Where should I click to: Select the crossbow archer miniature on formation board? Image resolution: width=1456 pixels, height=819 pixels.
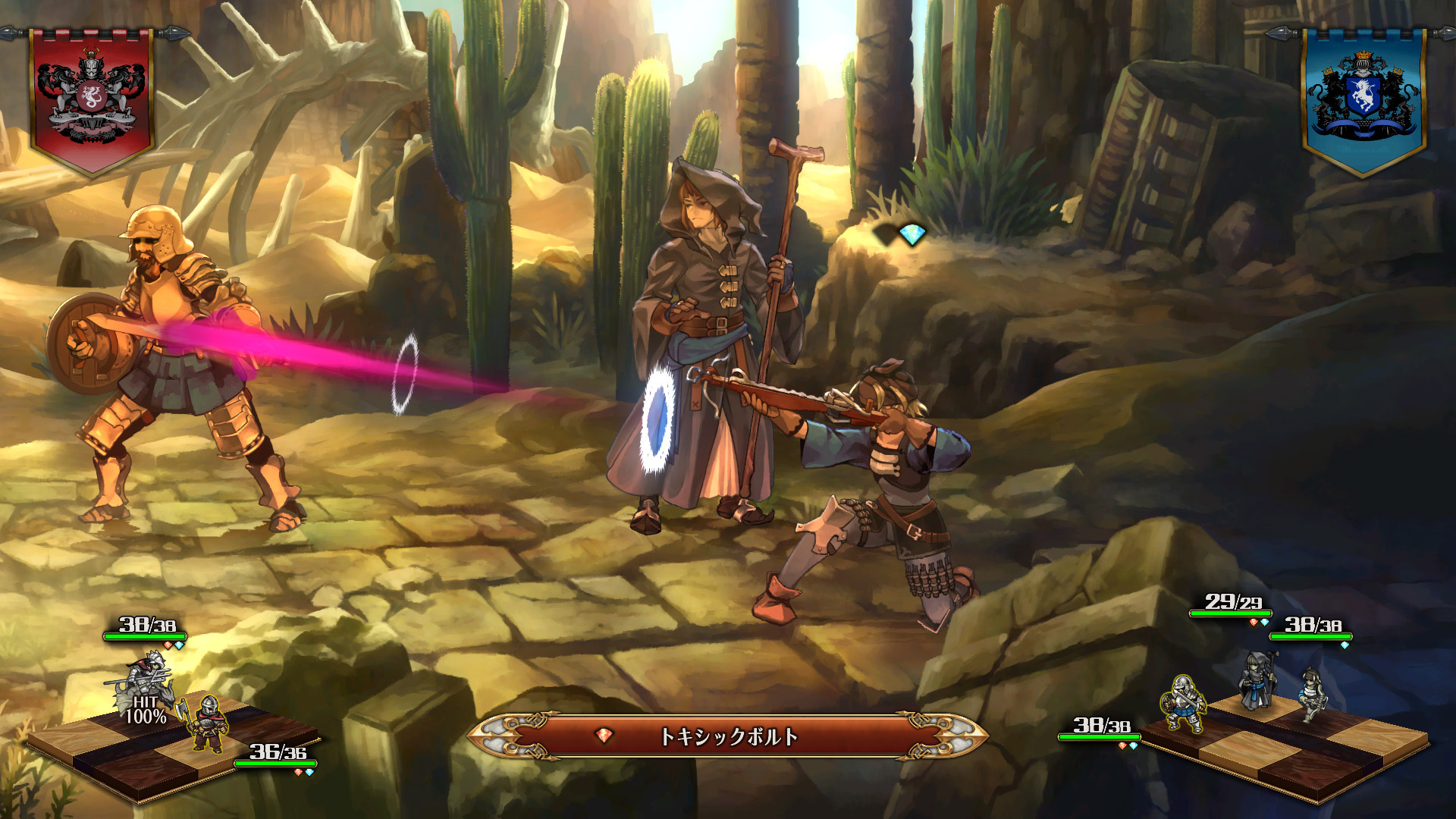(1311, 694)
